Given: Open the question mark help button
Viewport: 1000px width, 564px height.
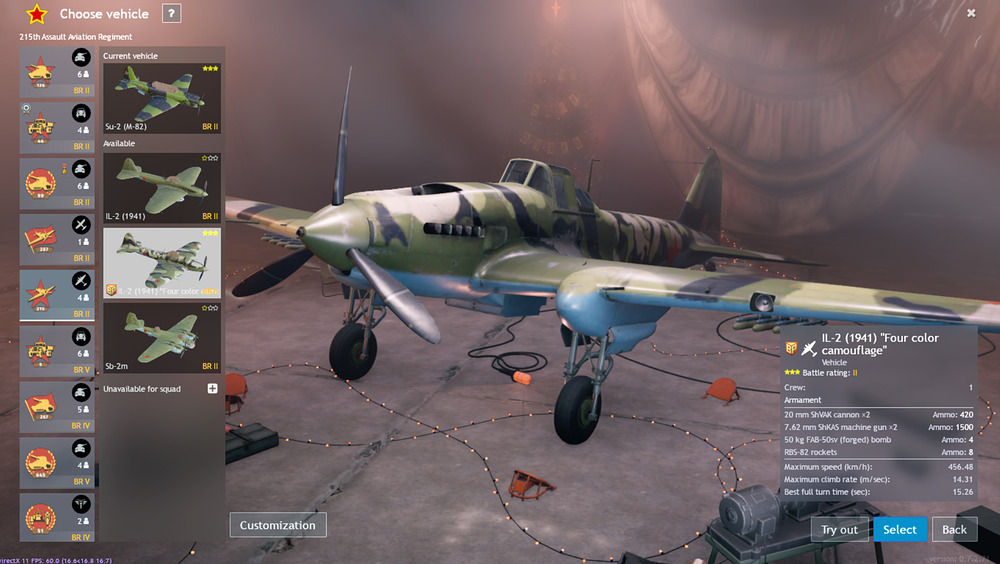Looking at the screenshot, I should tap(172, 14).
